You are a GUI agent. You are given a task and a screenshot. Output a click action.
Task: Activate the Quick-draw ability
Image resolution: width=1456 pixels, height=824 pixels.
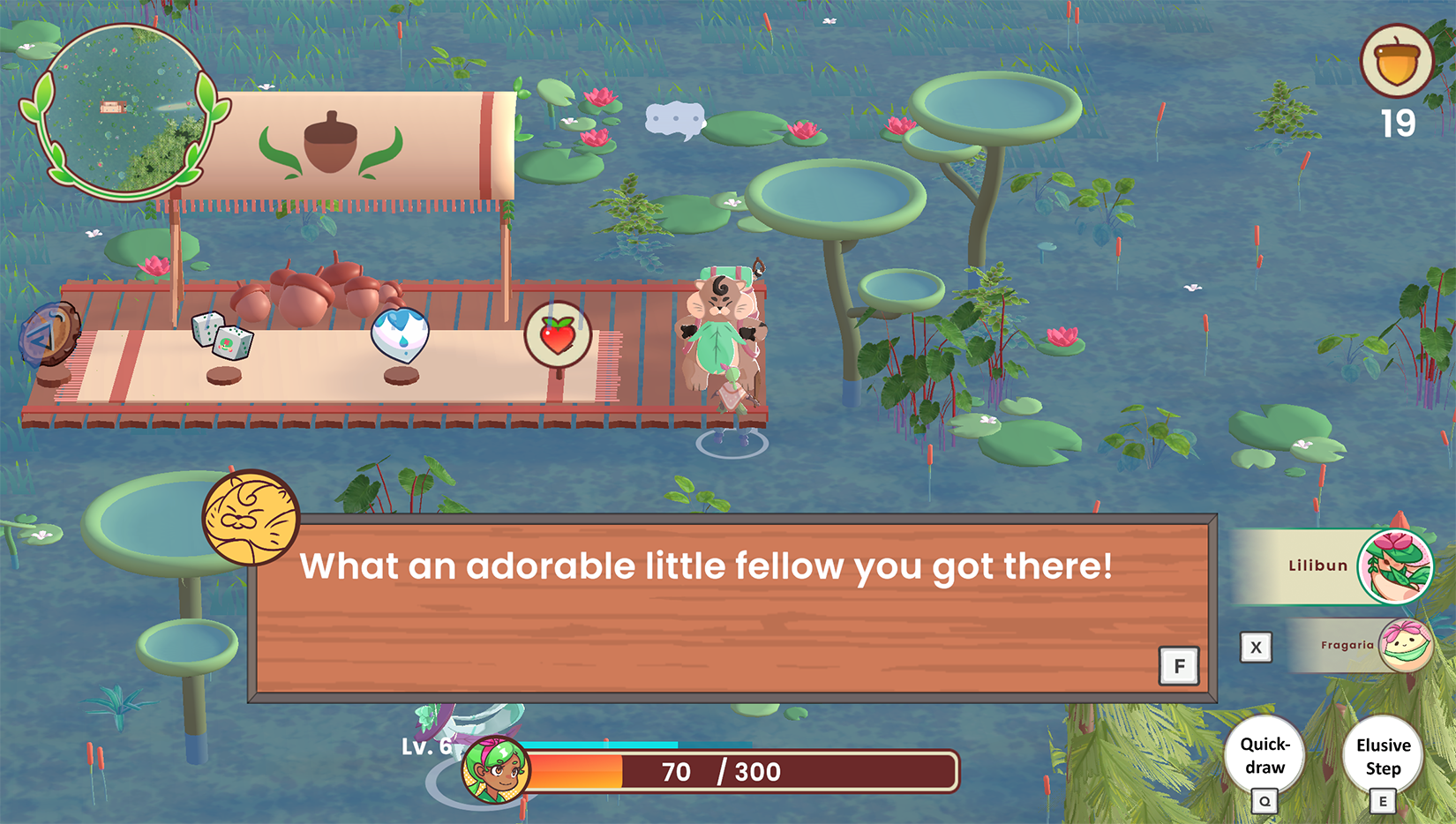point(1265,756)
